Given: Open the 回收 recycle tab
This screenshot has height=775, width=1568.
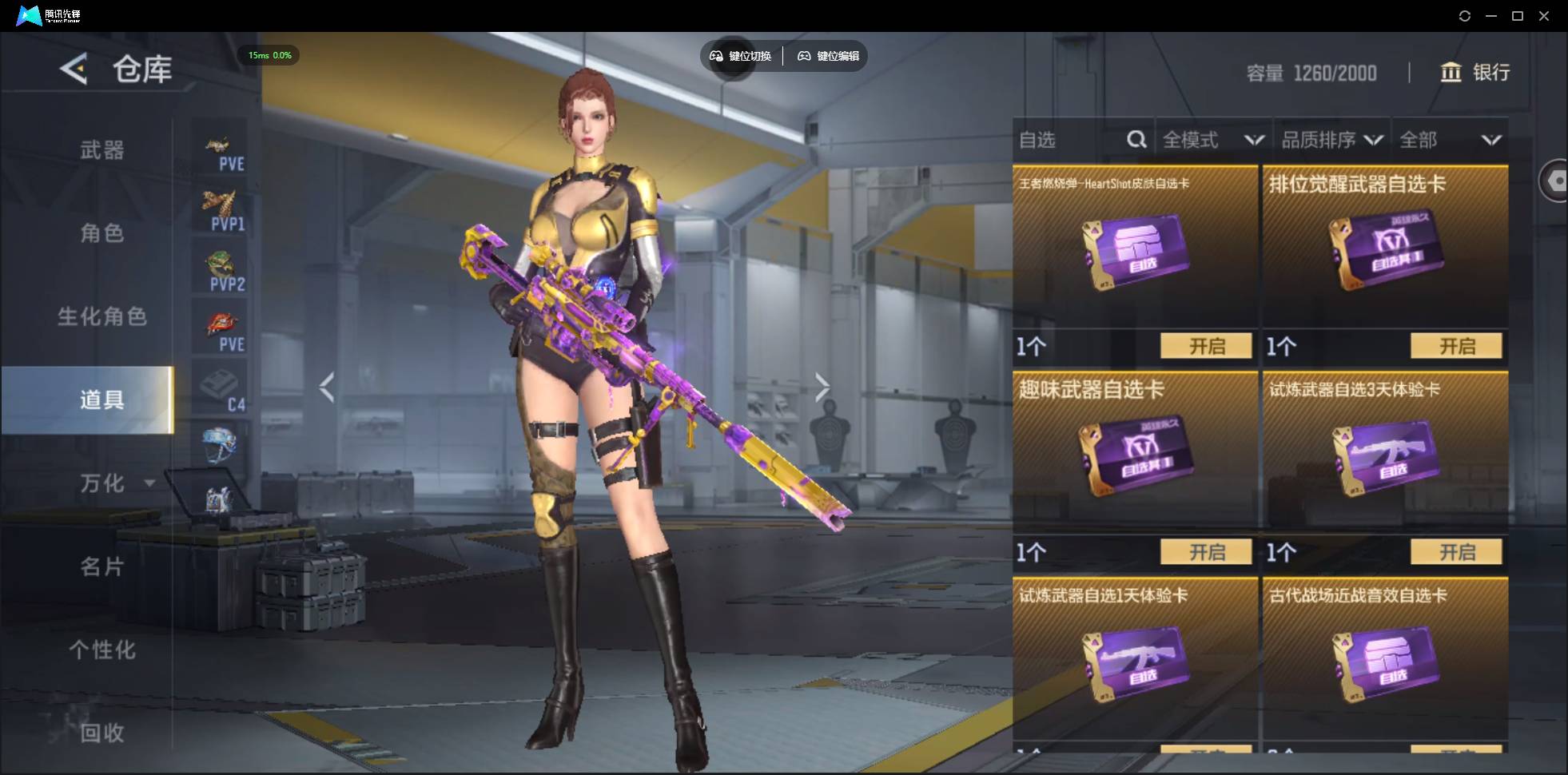Looking at the screenshot, I should point(102,732).
